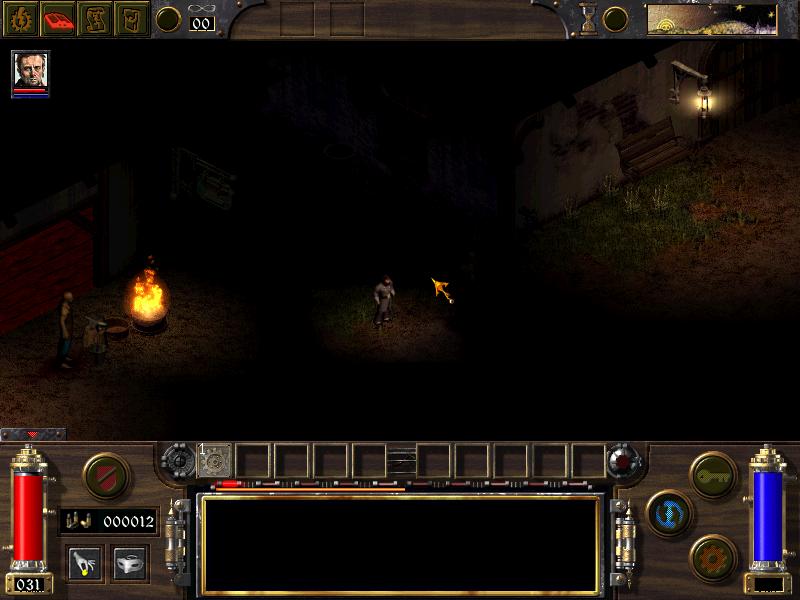This screenshot has height=600, width=800.
Task: Activate the pickpocket hand skill button
Action: (x=83, y=562)
